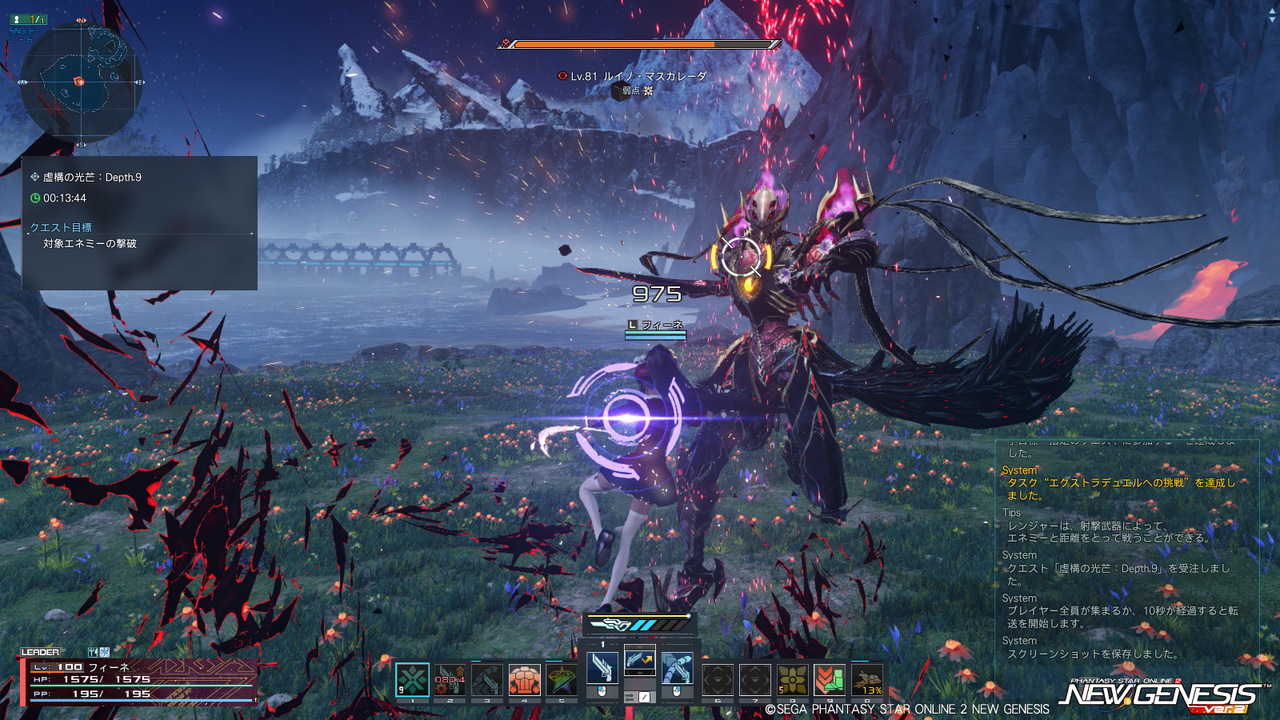Open the circular minimap
Image resolution: width=1280 pixels, height=720 pixels.
pos(80,82)
